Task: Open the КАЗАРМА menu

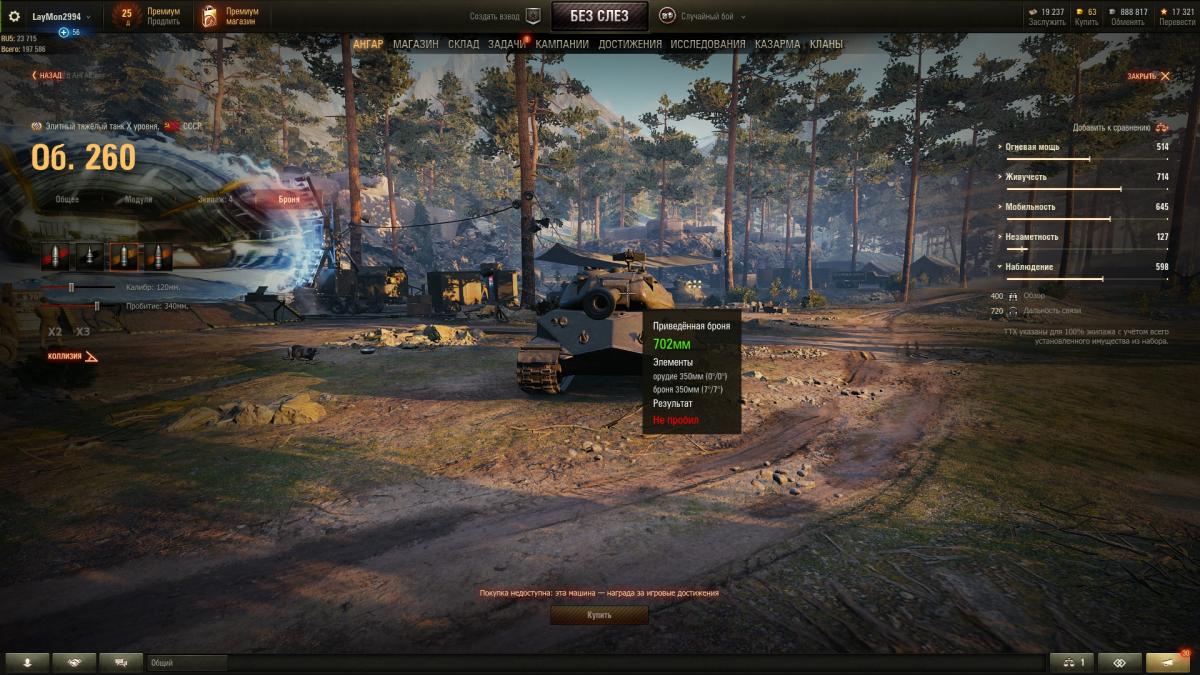Action: (x=777, y=44)
